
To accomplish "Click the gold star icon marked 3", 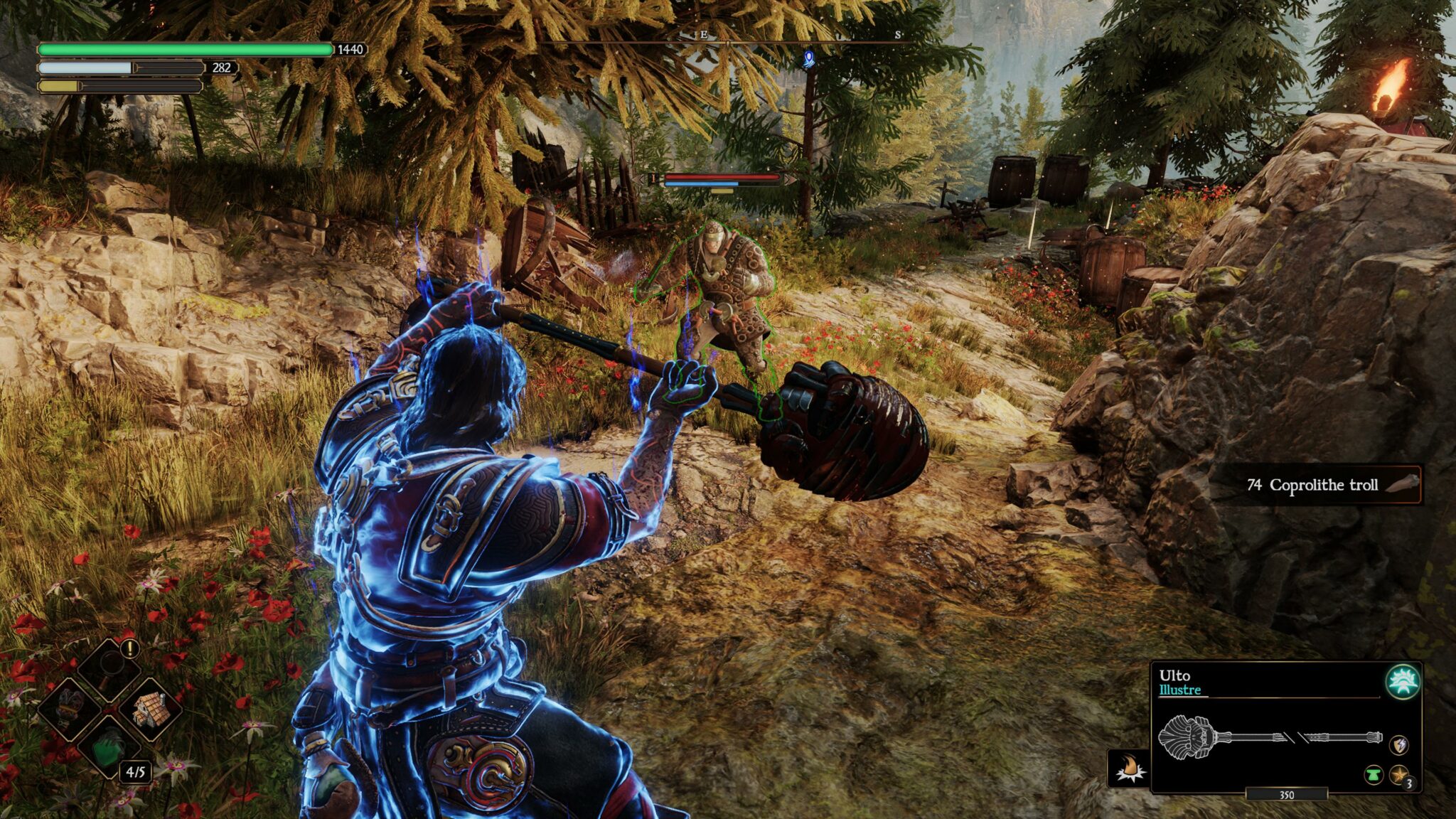I will click(x=1399, y=775).
